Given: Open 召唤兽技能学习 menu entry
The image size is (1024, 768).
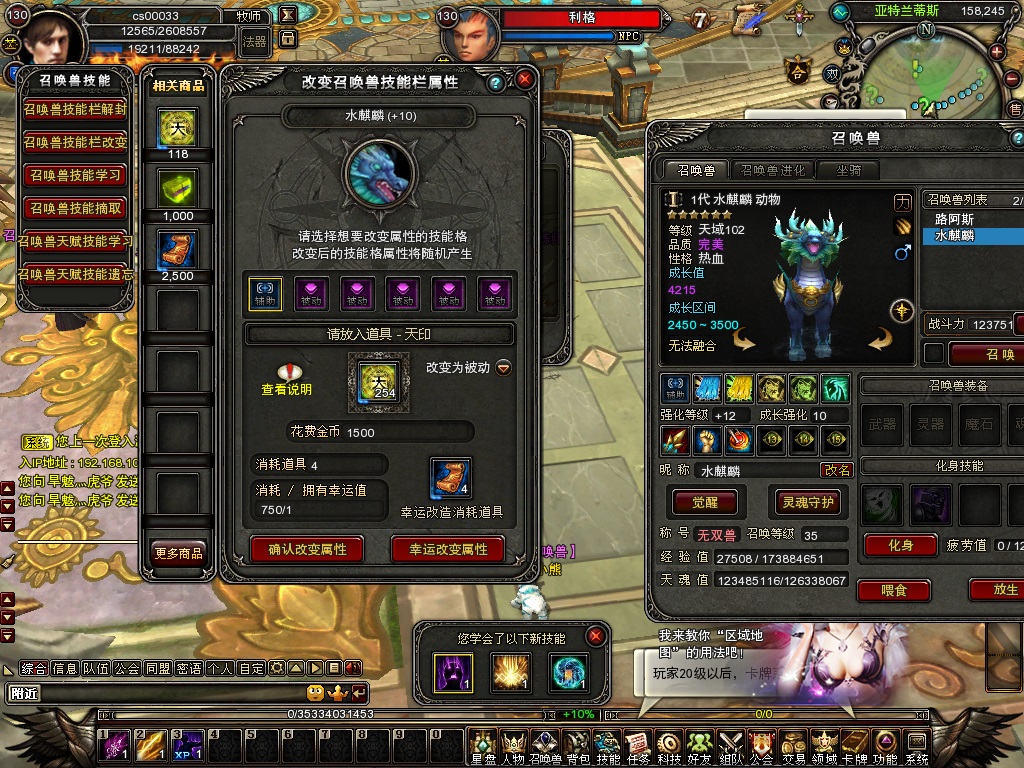Looking at the screenshot, I should (x=76, y=176).
